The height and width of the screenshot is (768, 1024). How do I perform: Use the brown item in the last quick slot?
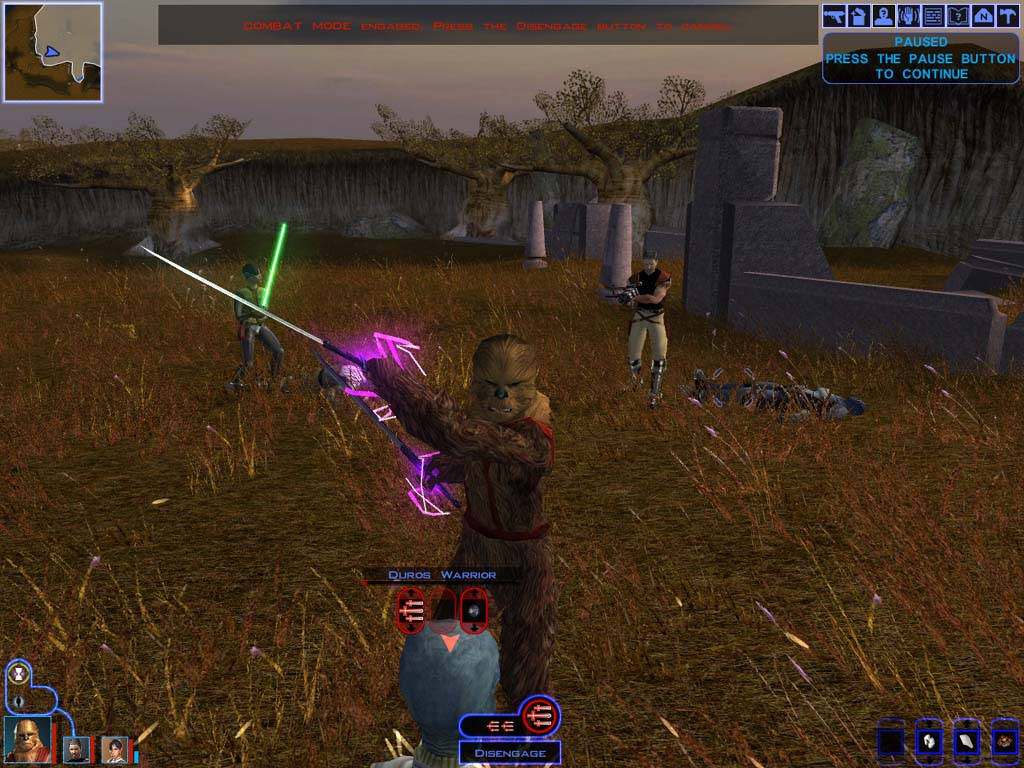pyautogui.click(x=1004, y=742)
